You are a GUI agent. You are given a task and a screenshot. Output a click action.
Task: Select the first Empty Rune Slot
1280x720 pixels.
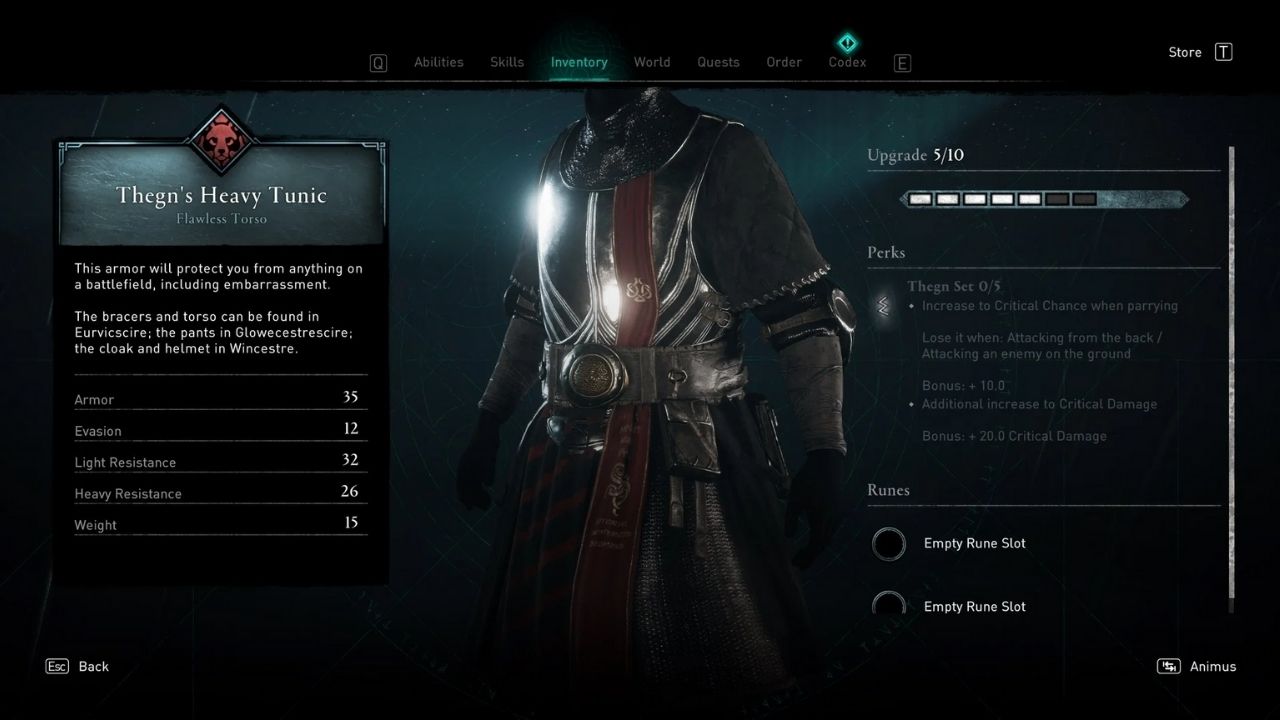click(x=889, y=543)
